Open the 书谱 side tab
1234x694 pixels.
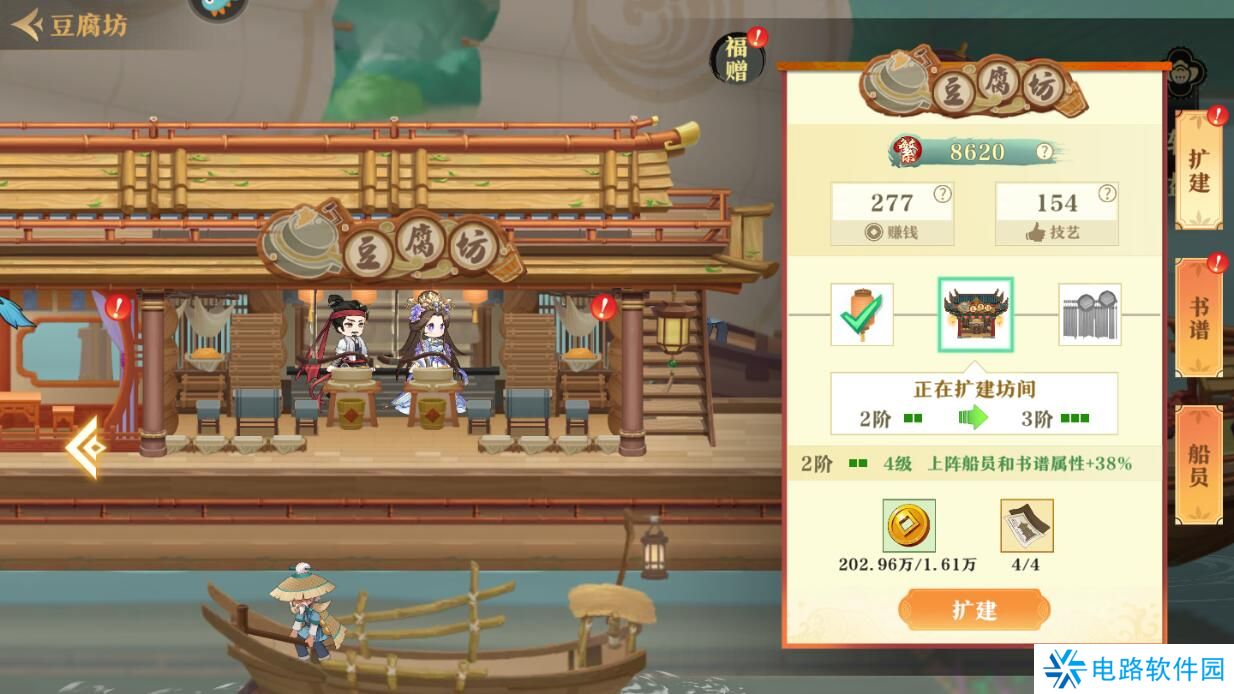(x=1198, y=317)
